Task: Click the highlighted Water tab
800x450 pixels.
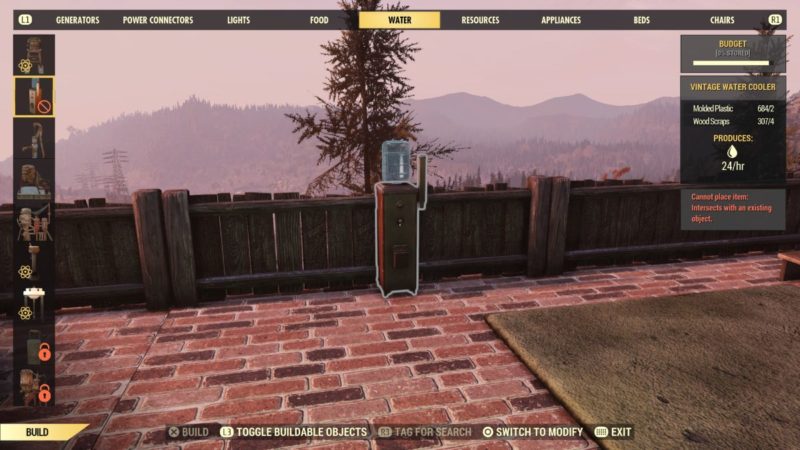Action: (399, 20)
